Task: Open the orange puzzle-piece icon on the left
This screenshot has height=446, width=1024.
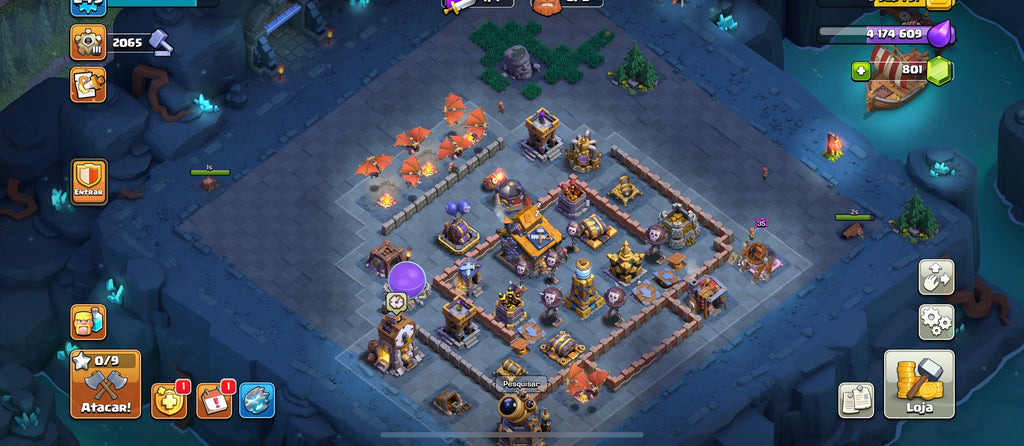Action: [x=88, y=85]
